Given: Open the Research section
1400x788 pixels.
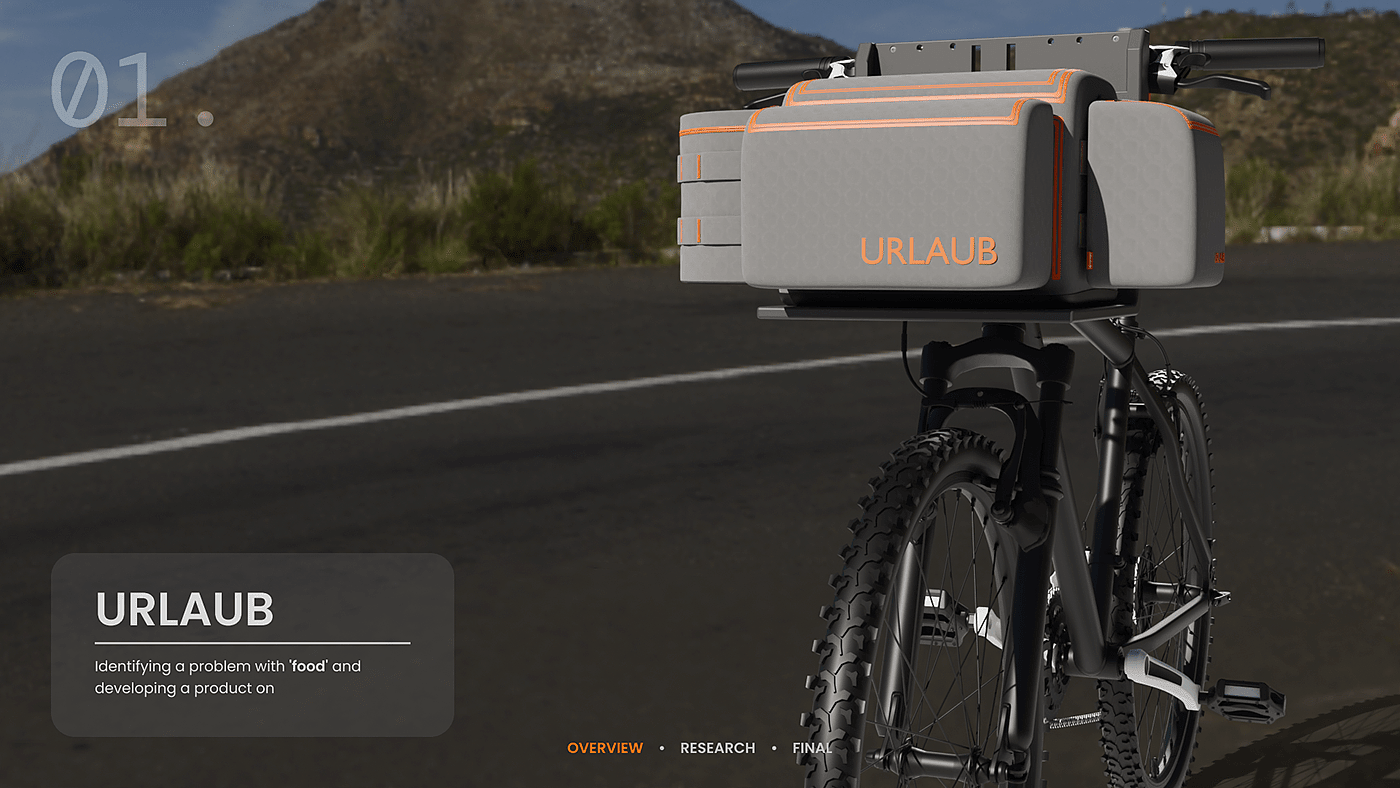Looking at the screenshot, I should (x=717, y=748).
